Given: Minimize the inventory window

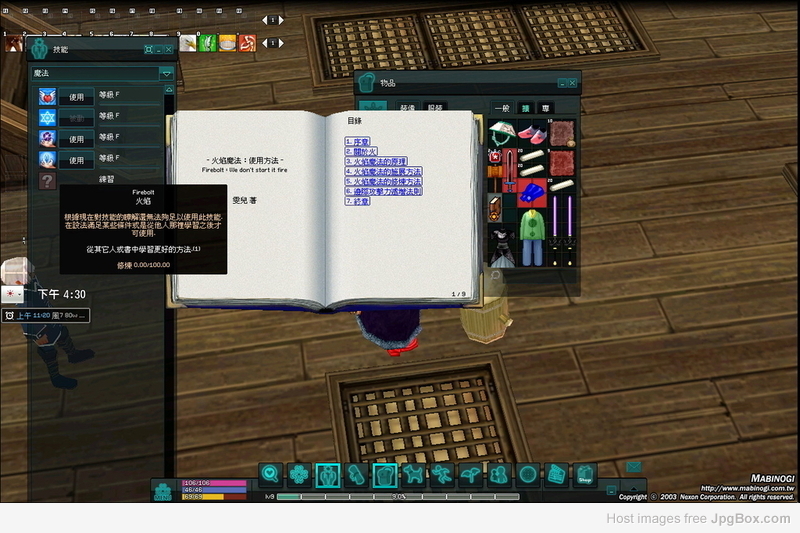Looking at the screenshot, I should (x=562, y=82).
